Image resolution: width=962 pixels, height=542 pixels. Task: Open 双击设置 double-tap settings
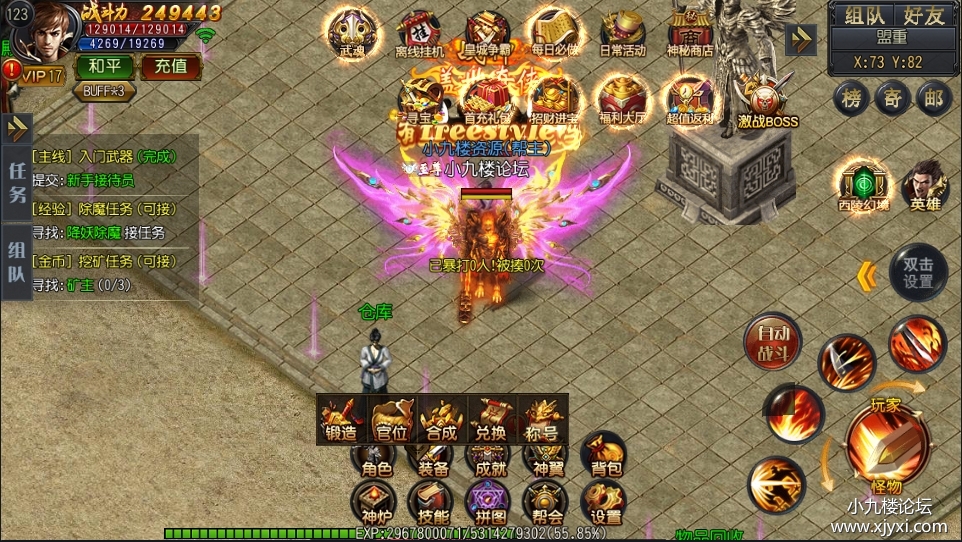coord(917,272)
